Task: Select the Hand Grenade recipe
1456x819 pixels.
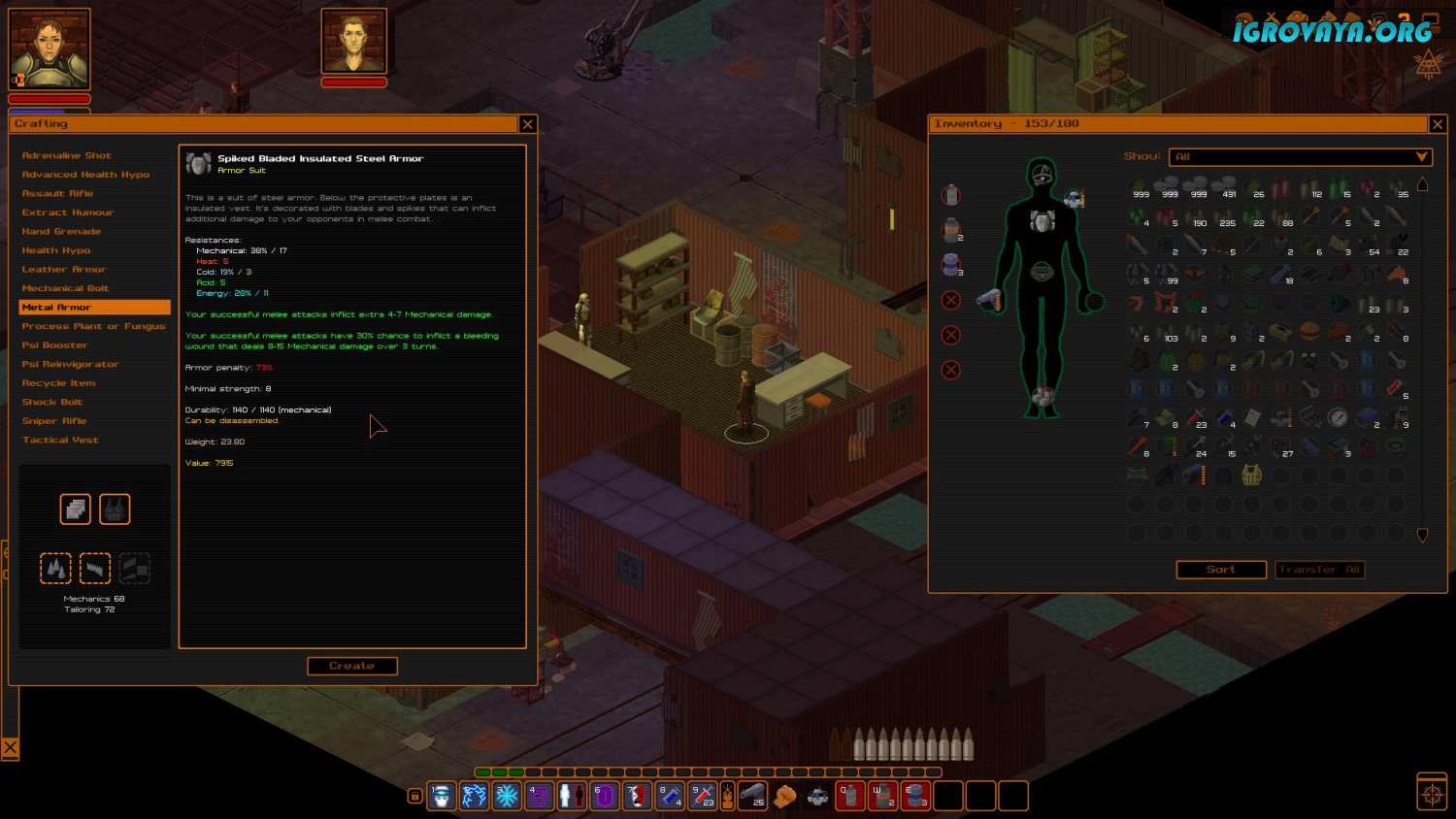Action: coord(61,231)
